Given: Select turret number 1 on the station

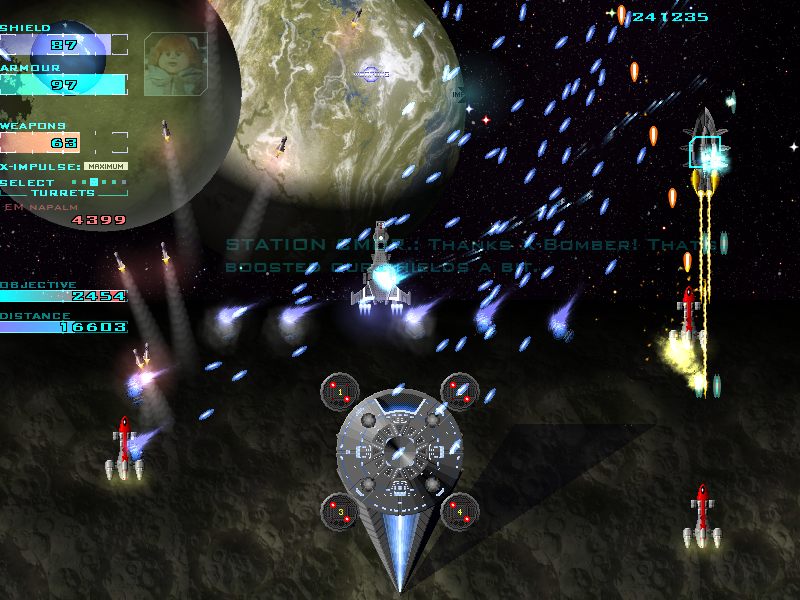Looking at the screenshot, I should (x=340, y=391).
